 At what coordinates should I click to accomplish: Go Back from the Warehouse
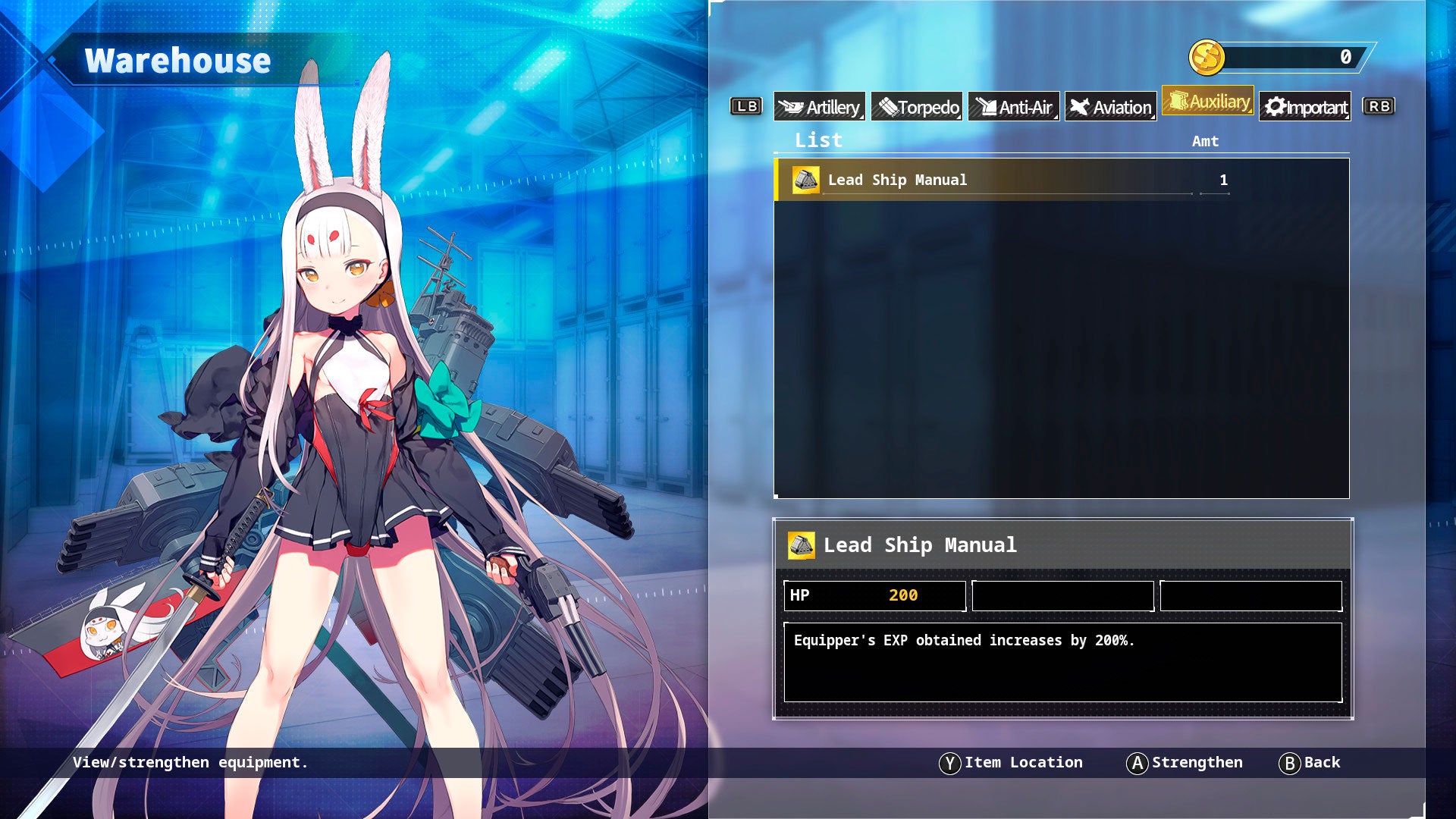1310,763
